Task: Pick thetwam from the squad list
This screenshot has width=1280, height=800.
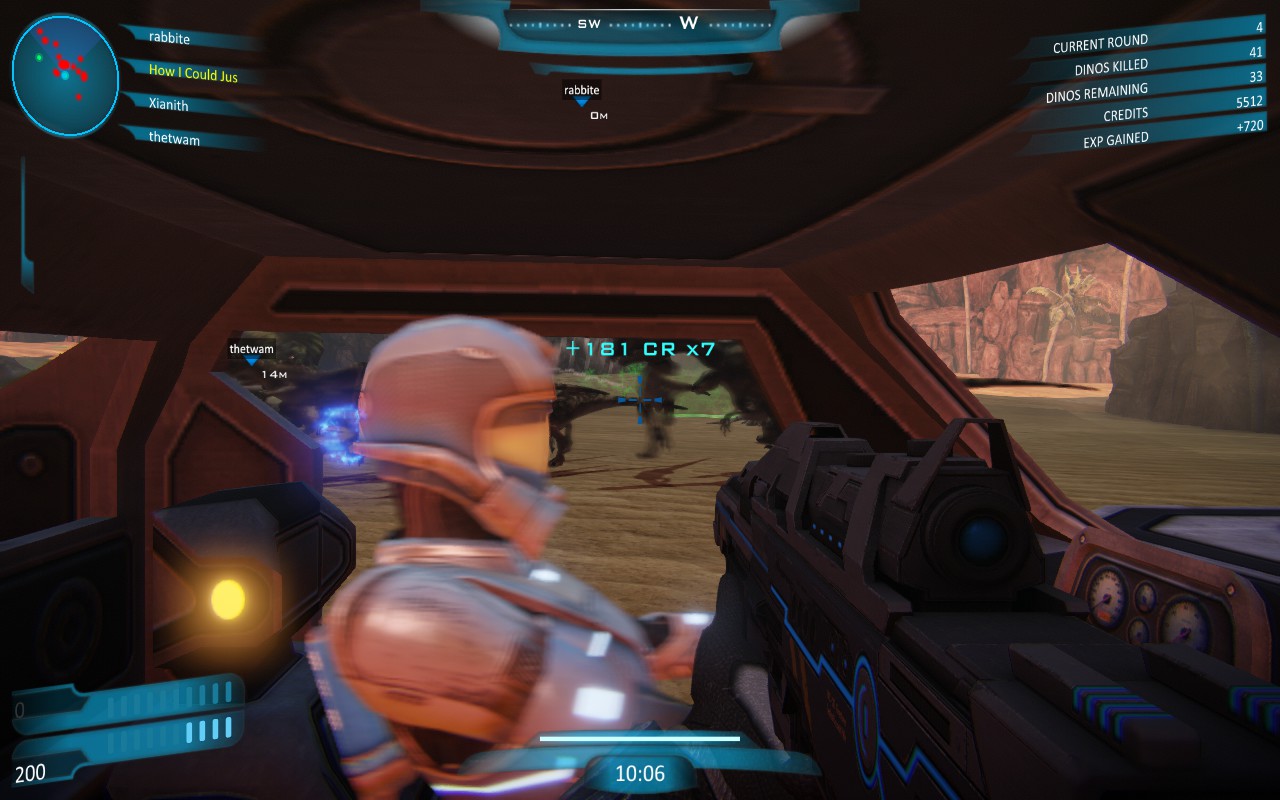Action: point(174,139)
